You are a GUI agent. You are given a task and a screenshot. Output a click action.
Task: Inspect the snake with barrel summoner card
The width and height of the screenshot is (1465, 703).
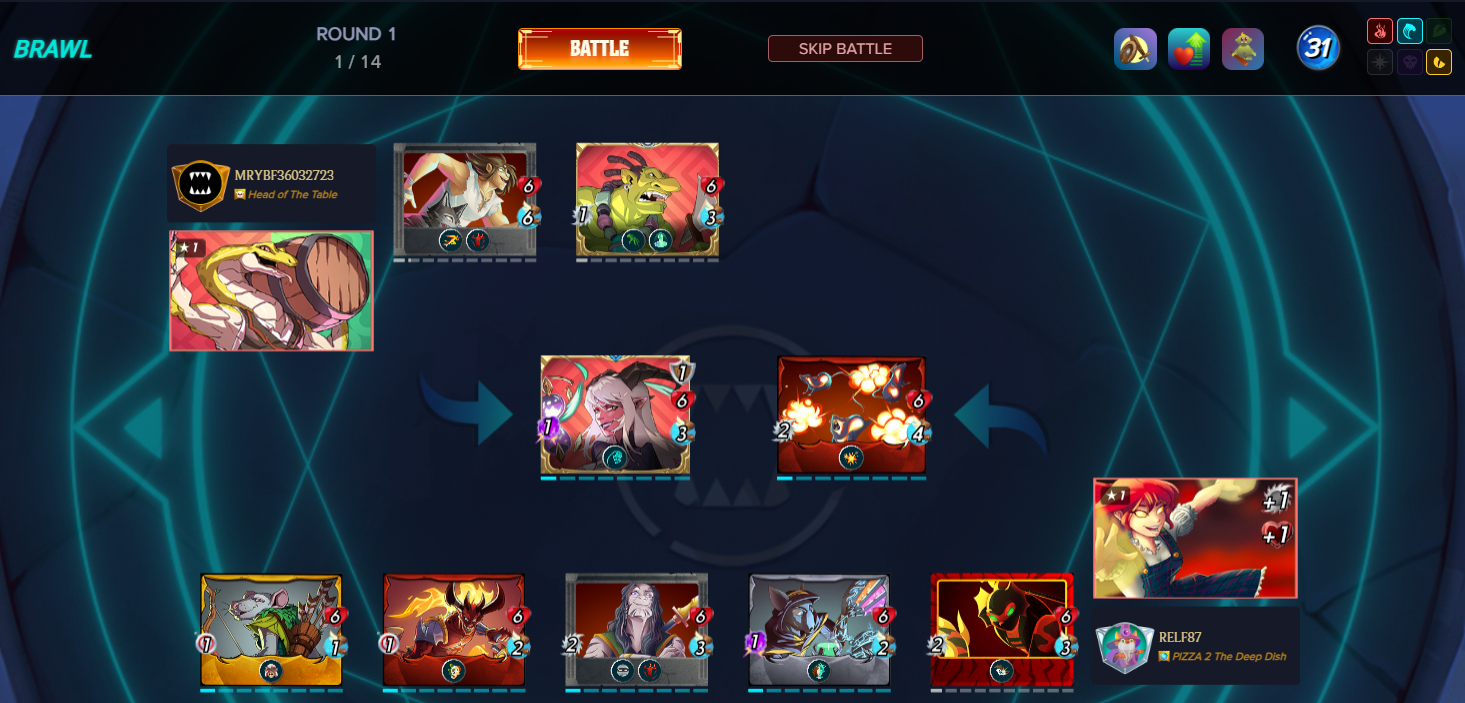[x=271, y=291]
